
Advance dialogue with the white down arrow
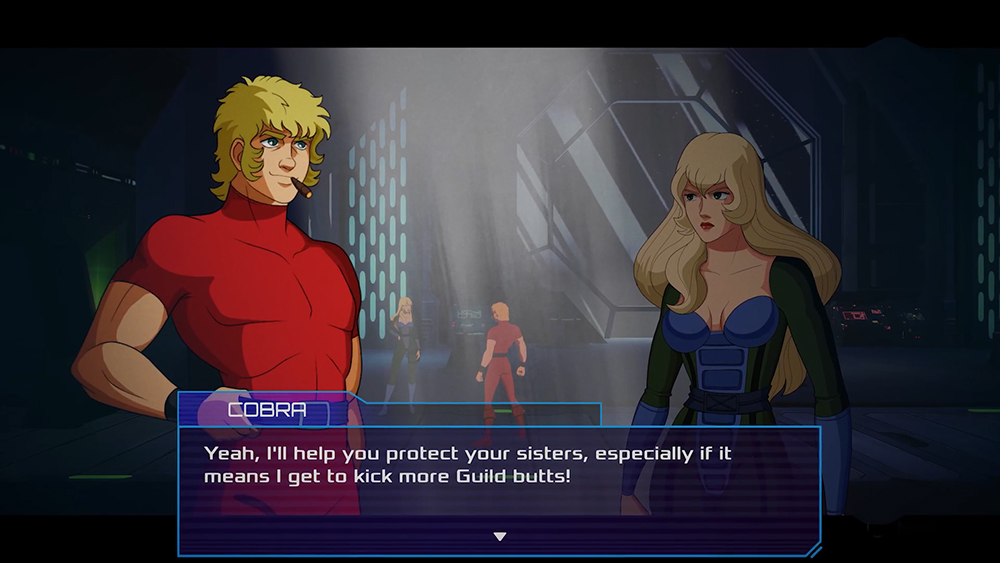point(500,537)
